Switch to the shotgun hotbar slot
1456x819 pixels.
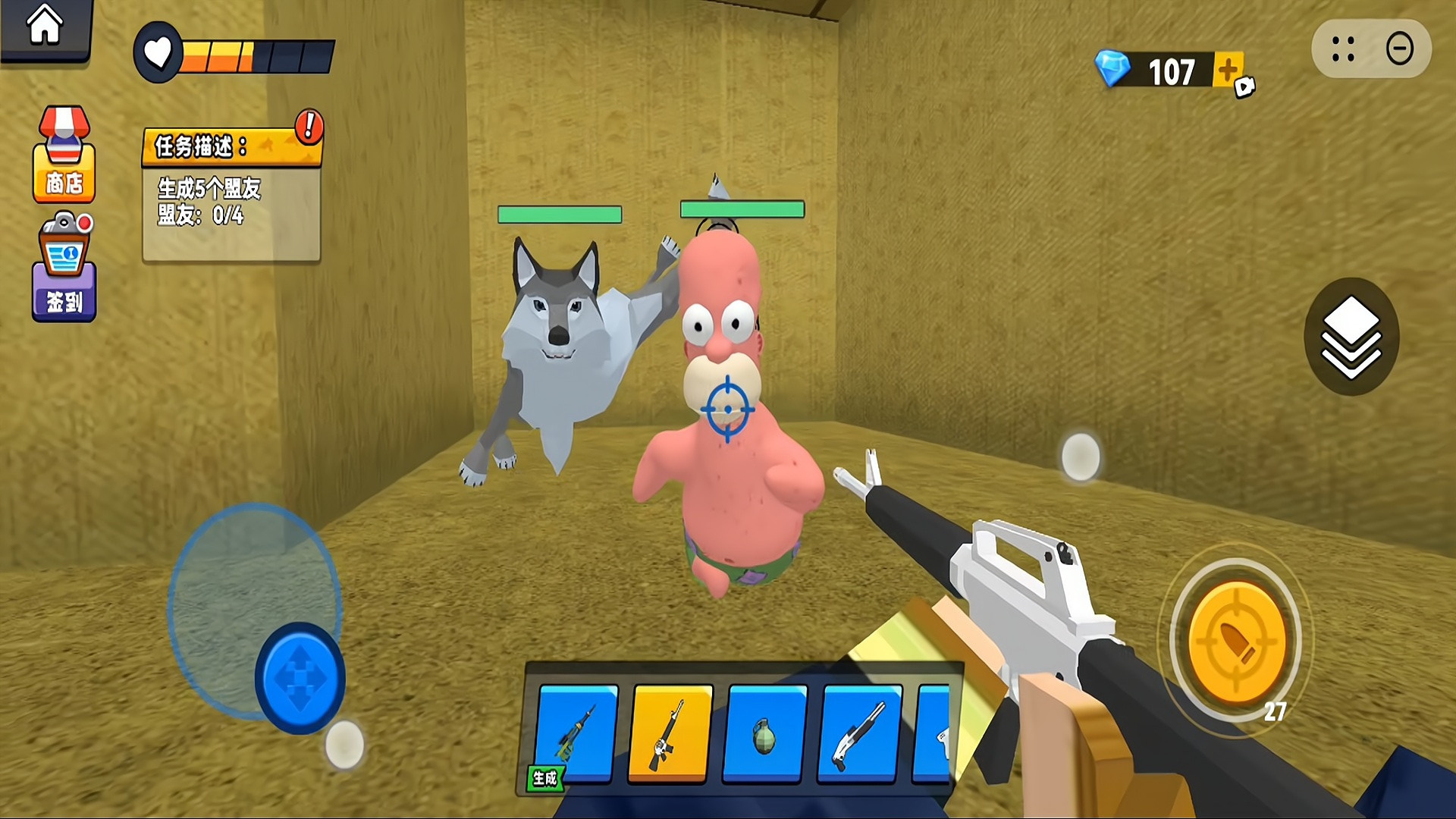[859, 733]
